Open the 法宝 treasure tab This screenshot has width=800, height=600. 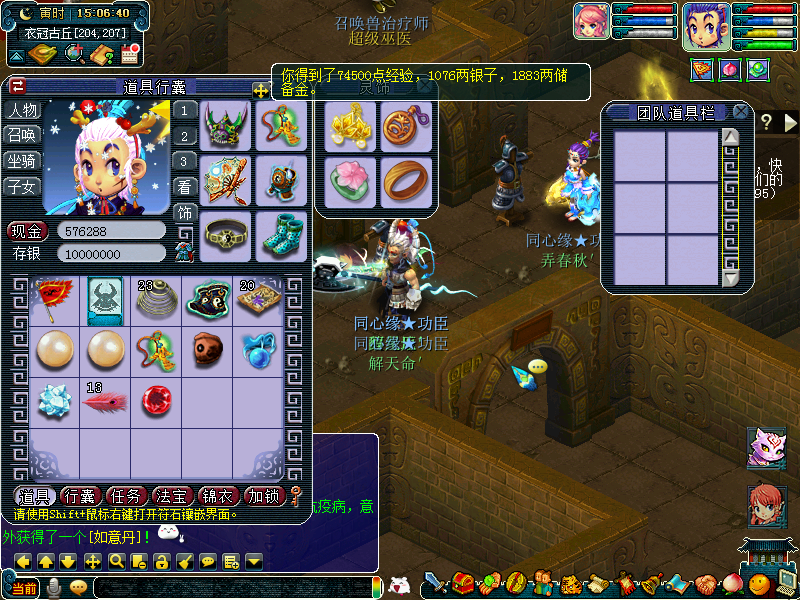173,495
